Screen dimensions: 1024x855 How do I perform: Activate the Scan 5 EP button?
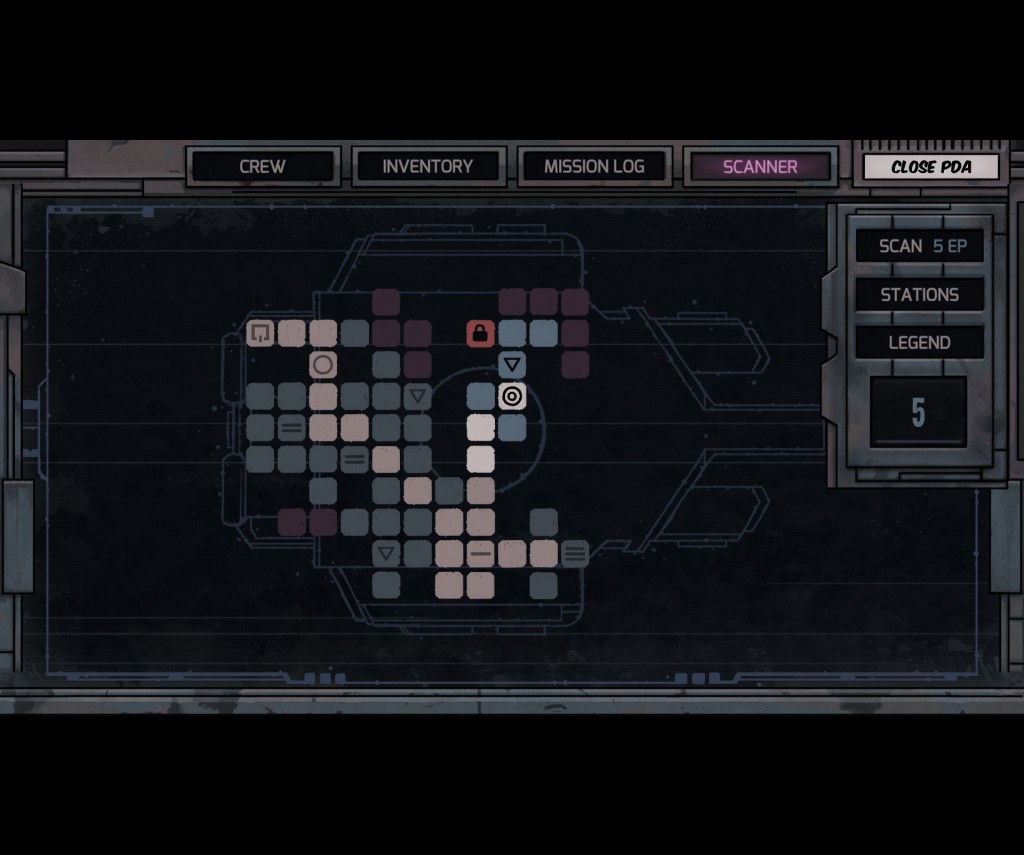pyautogui.click(x=920, y=246)
